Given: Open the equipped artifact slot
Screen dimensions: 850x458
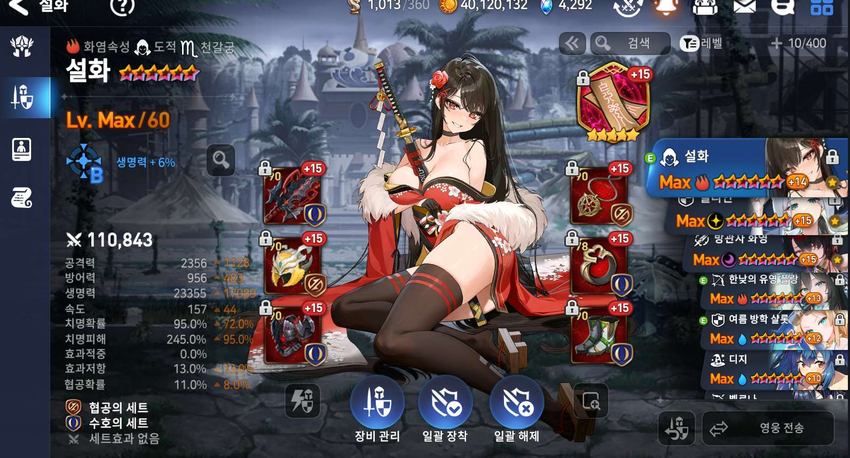Looking at the screenshot, I should [611, 104].
